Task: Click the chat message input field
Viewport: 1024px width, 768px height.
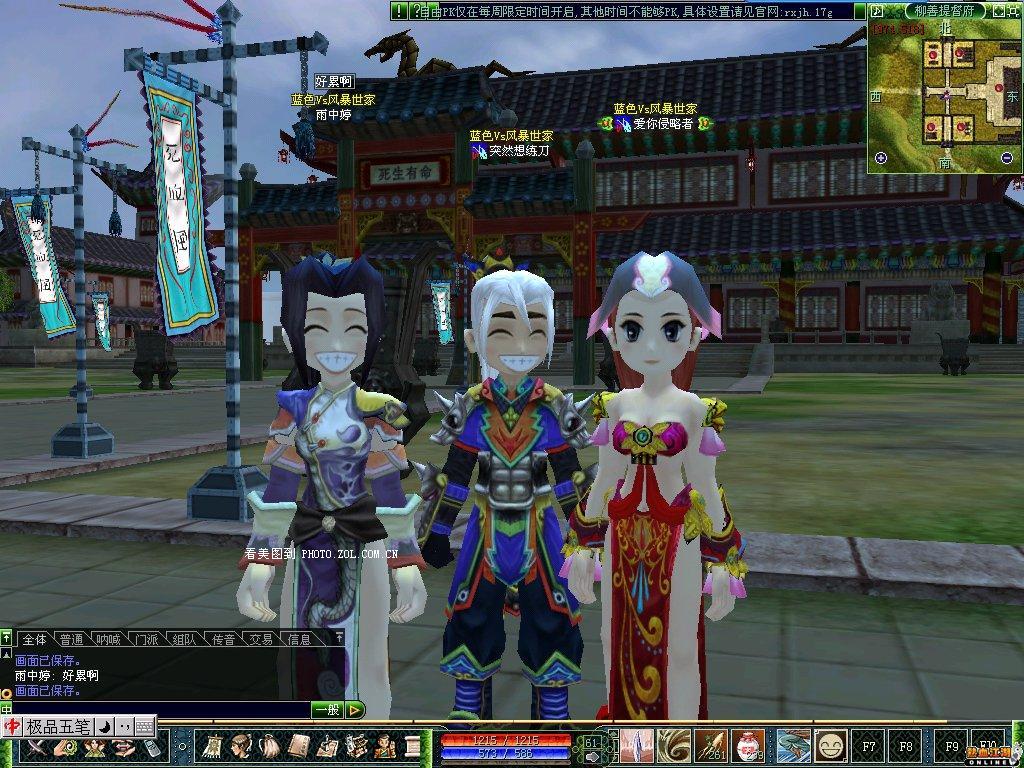Action: pyautogui.click(x=160, y=709)
